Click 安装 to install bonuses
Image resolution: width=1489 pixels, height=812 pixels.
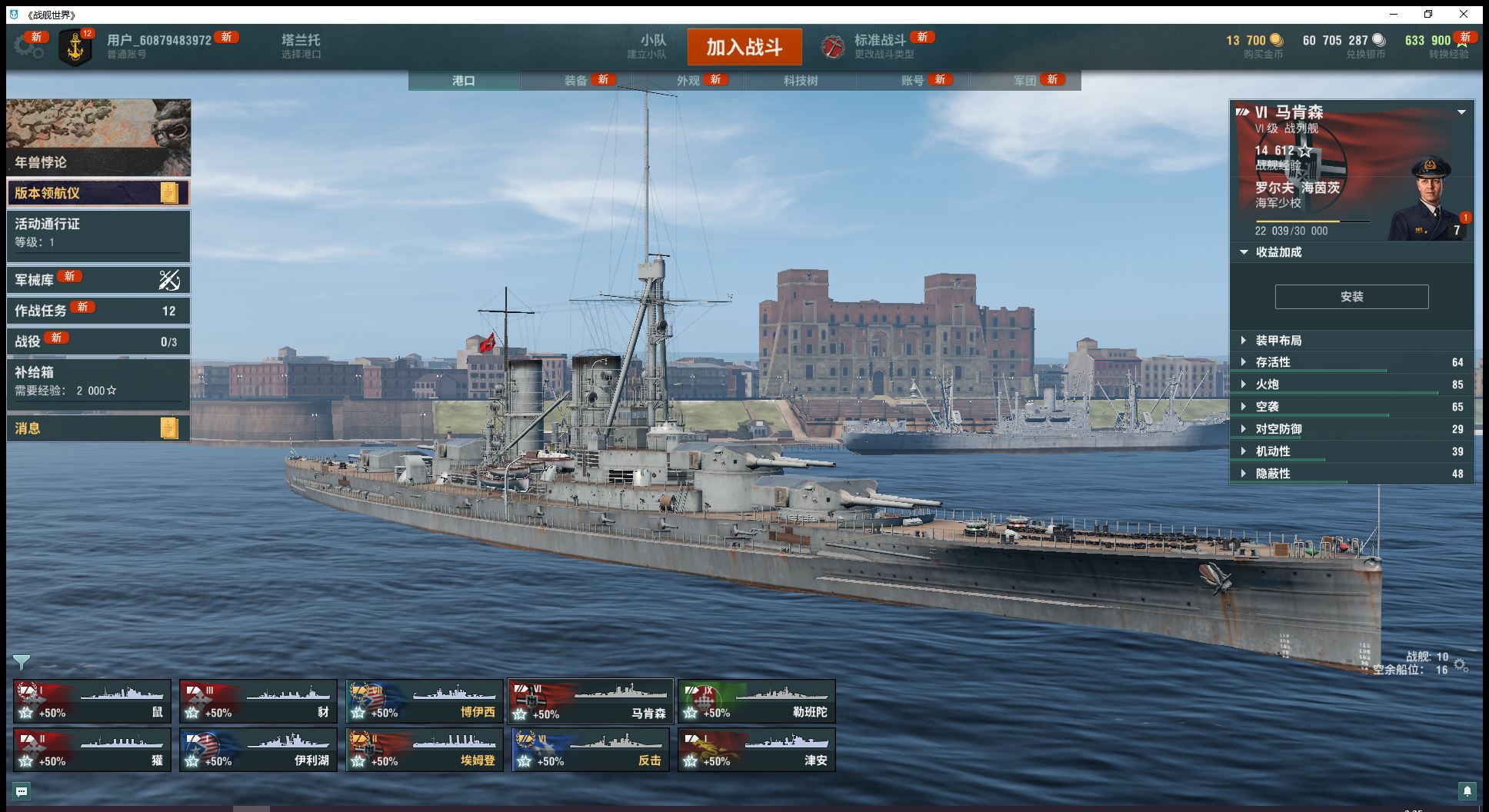[x=1351, y=297]
